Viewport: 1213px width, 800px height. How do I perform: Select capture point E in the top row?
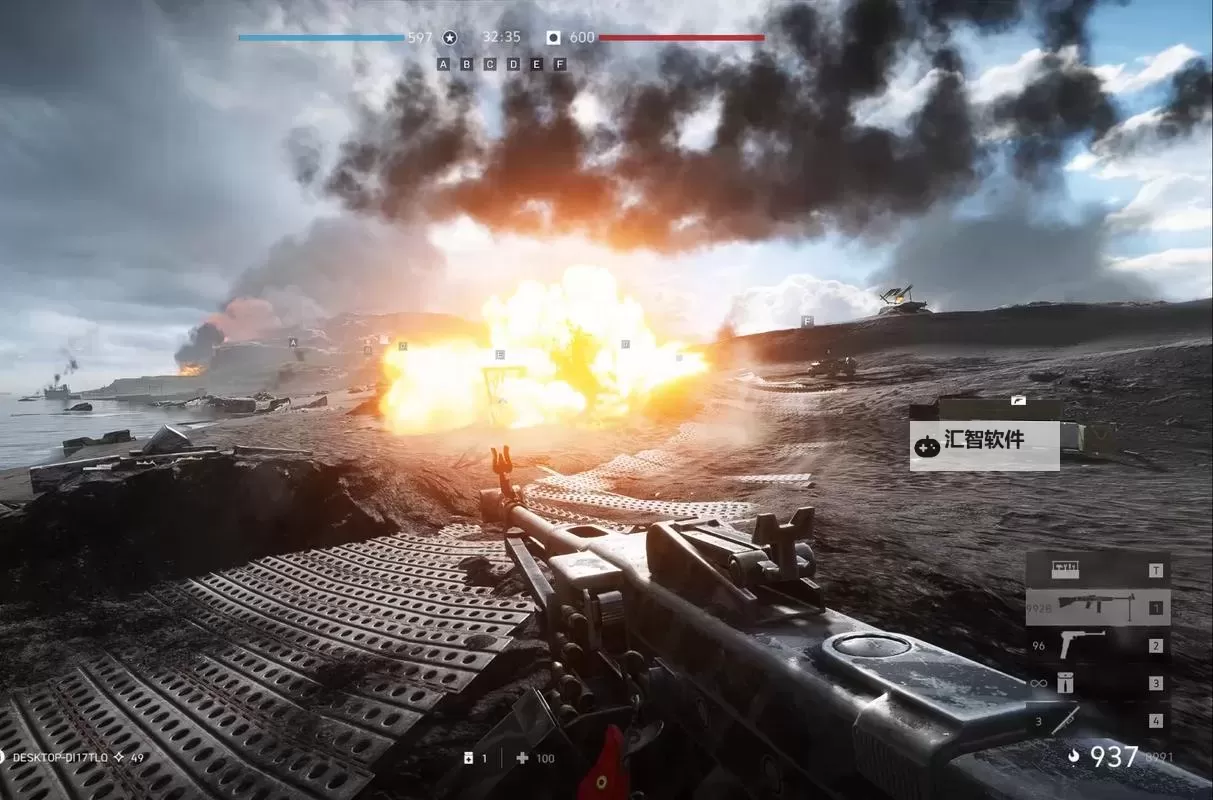click(537, 64)
